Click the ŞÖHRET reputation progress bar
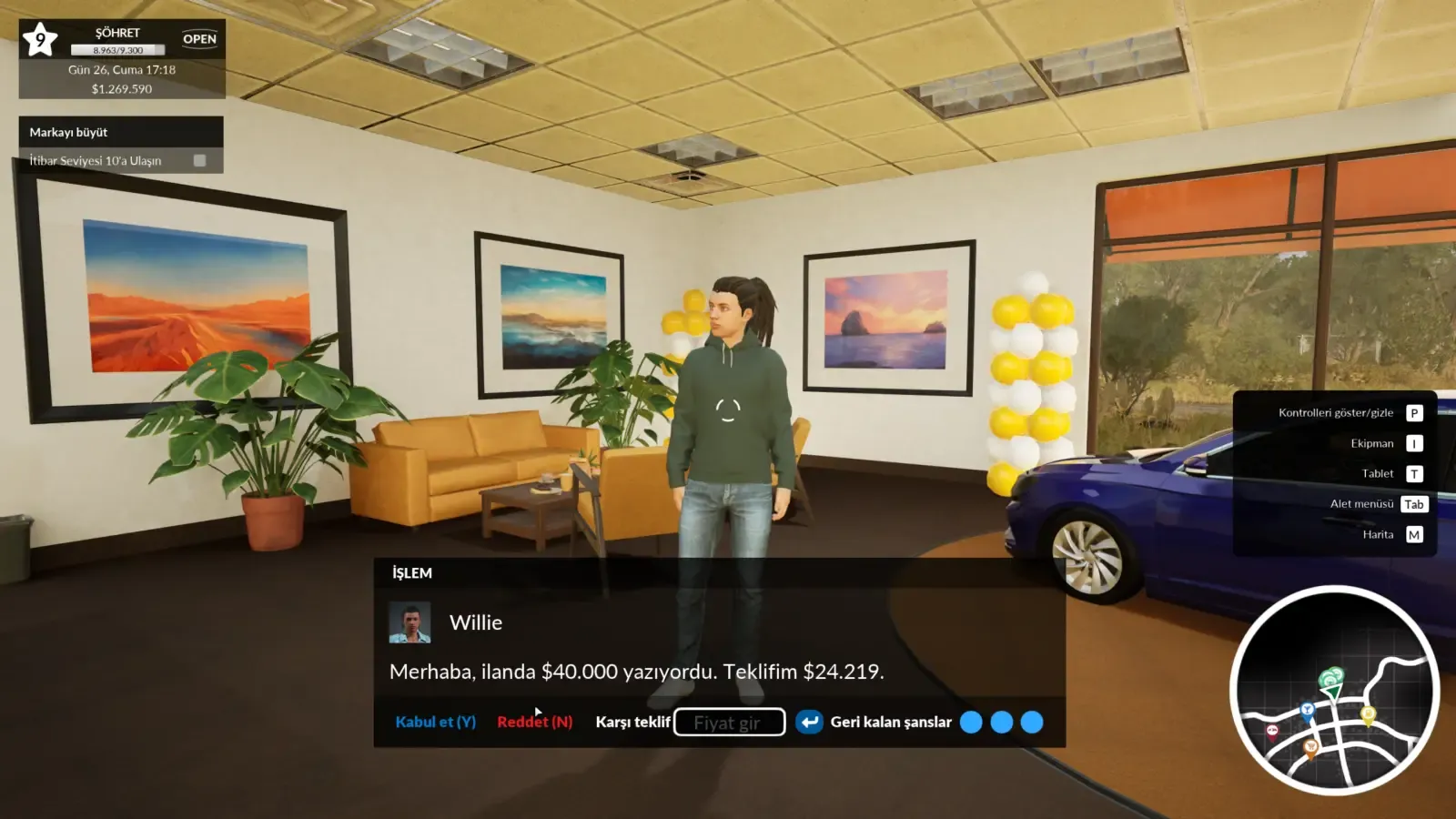Viewport: 1456px width, 819px height. [x=118, y=51]
